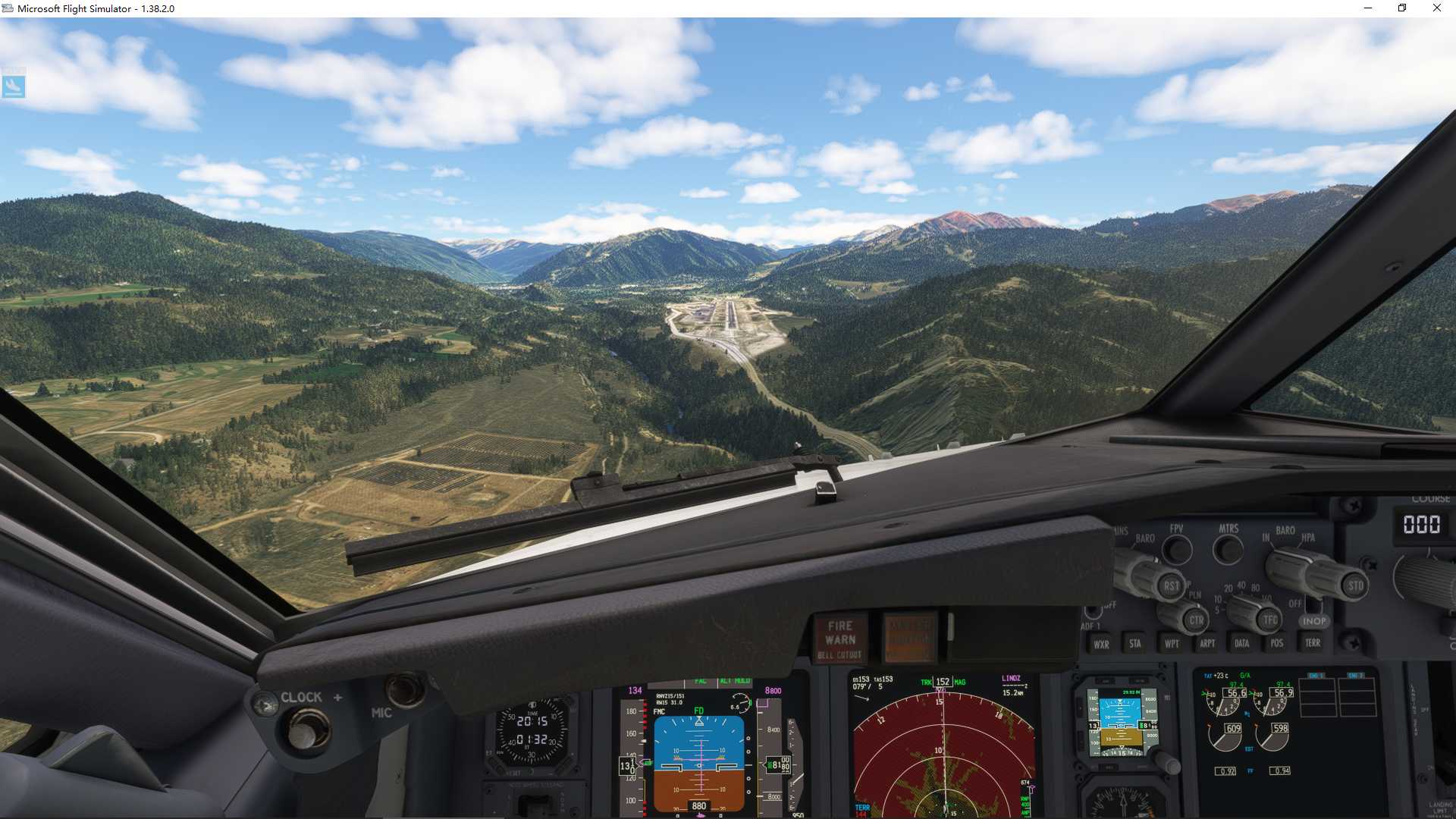Push the TFC traffic button
1456x819 pixels.
tap(1270, 620)
